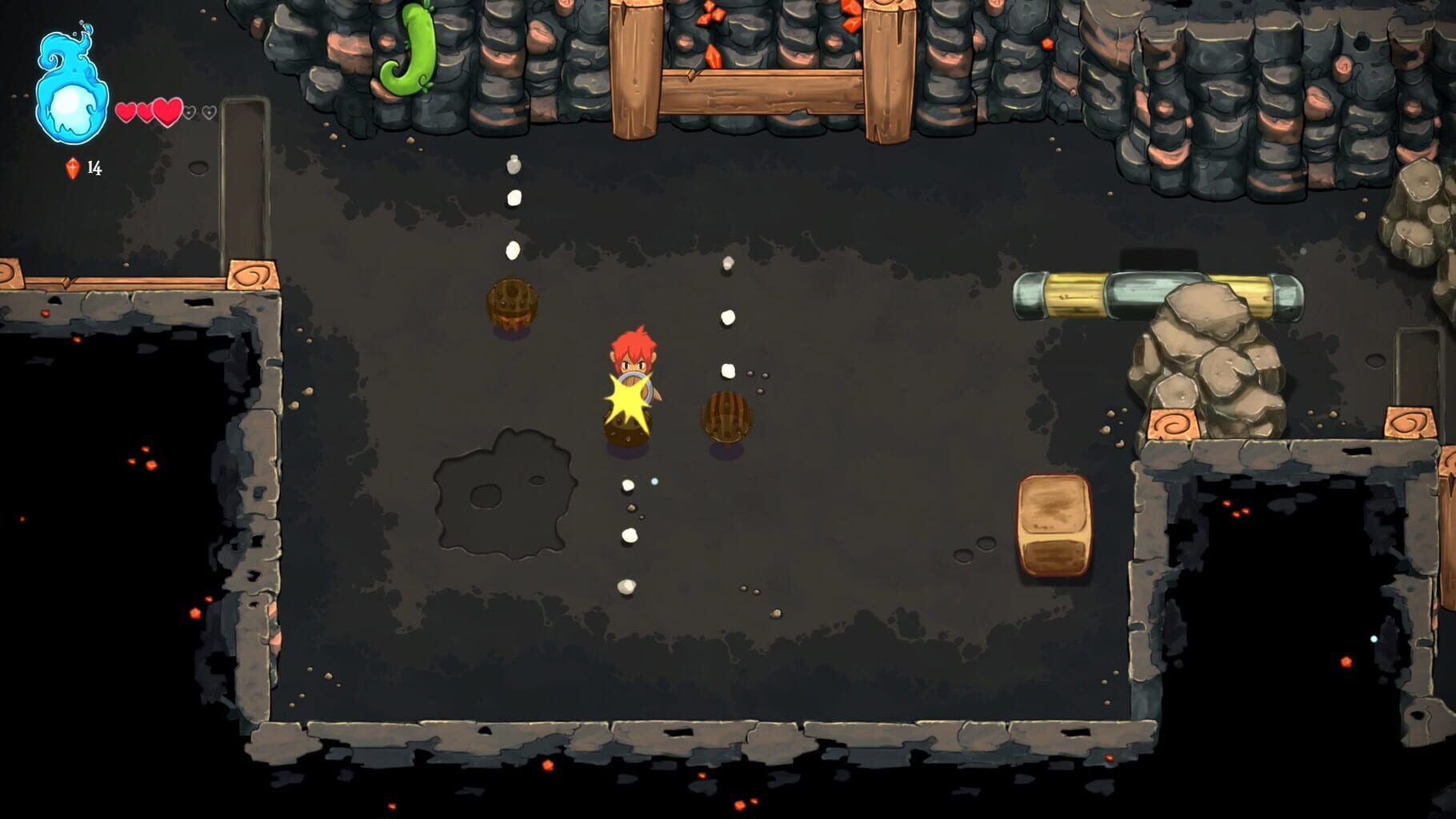Click the last empty heart outline
The image size is (1456, 819).
tap(210, 114)
